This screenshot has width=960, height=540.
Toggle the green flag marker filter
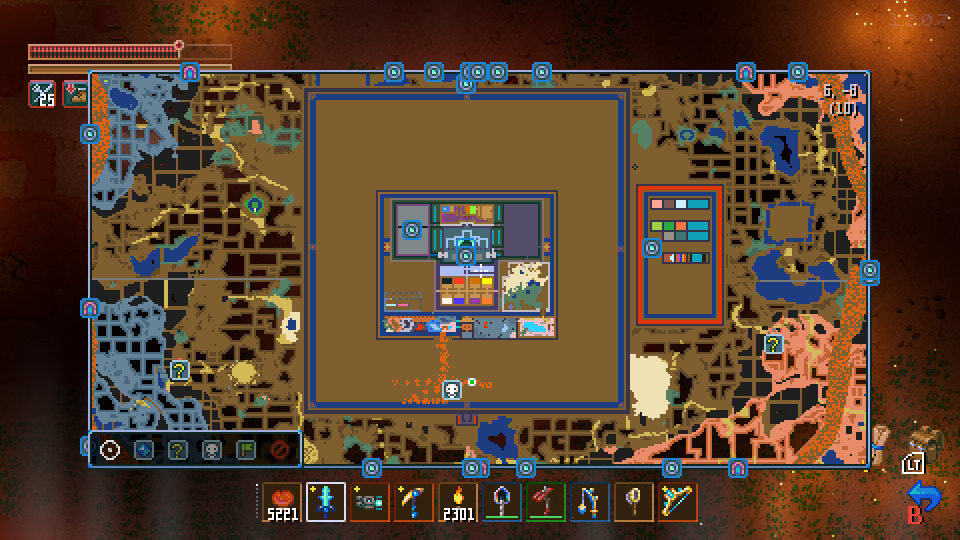click(246, 450)
